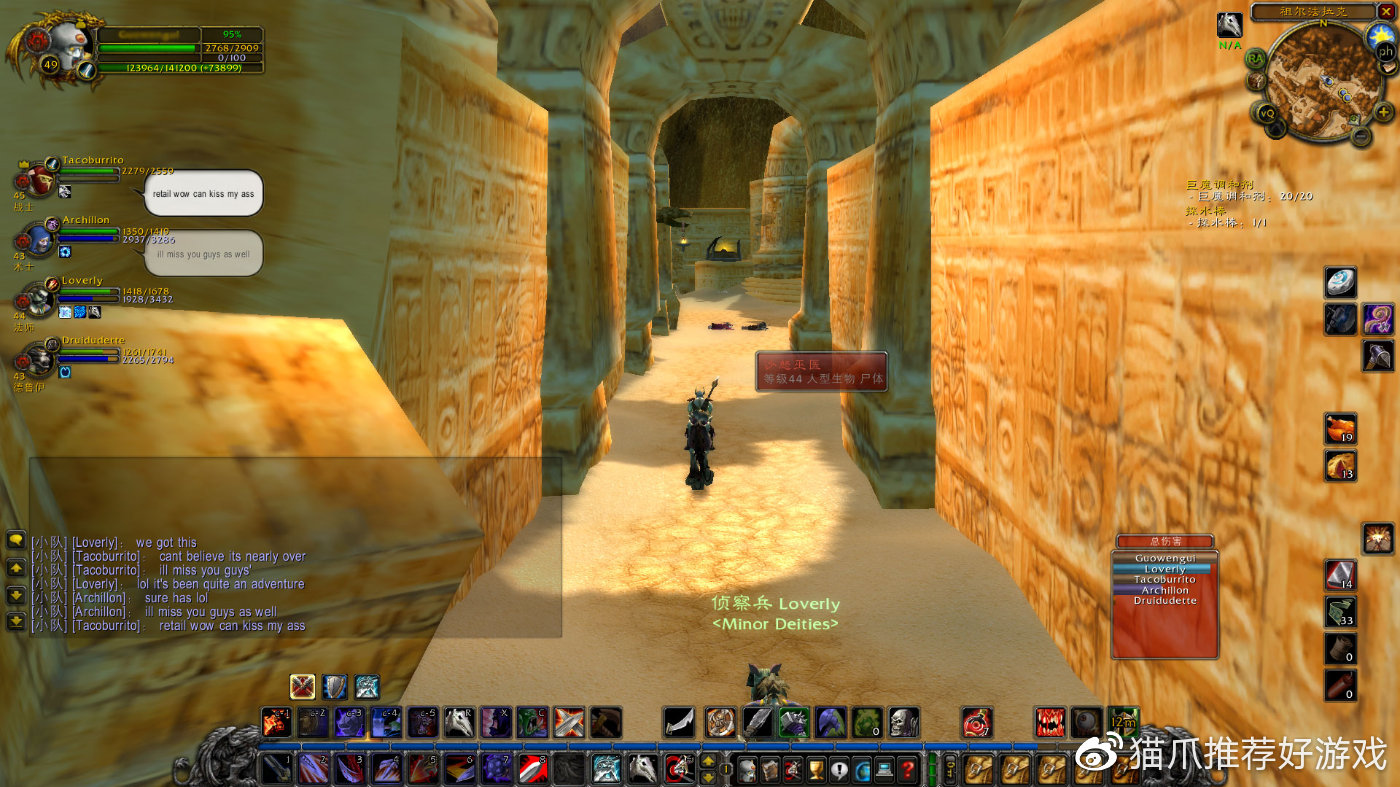1400x787 pixels.
Task: Zoom in the minimap with plus button
Action: pyautogui.click(x=1383, y=112)
